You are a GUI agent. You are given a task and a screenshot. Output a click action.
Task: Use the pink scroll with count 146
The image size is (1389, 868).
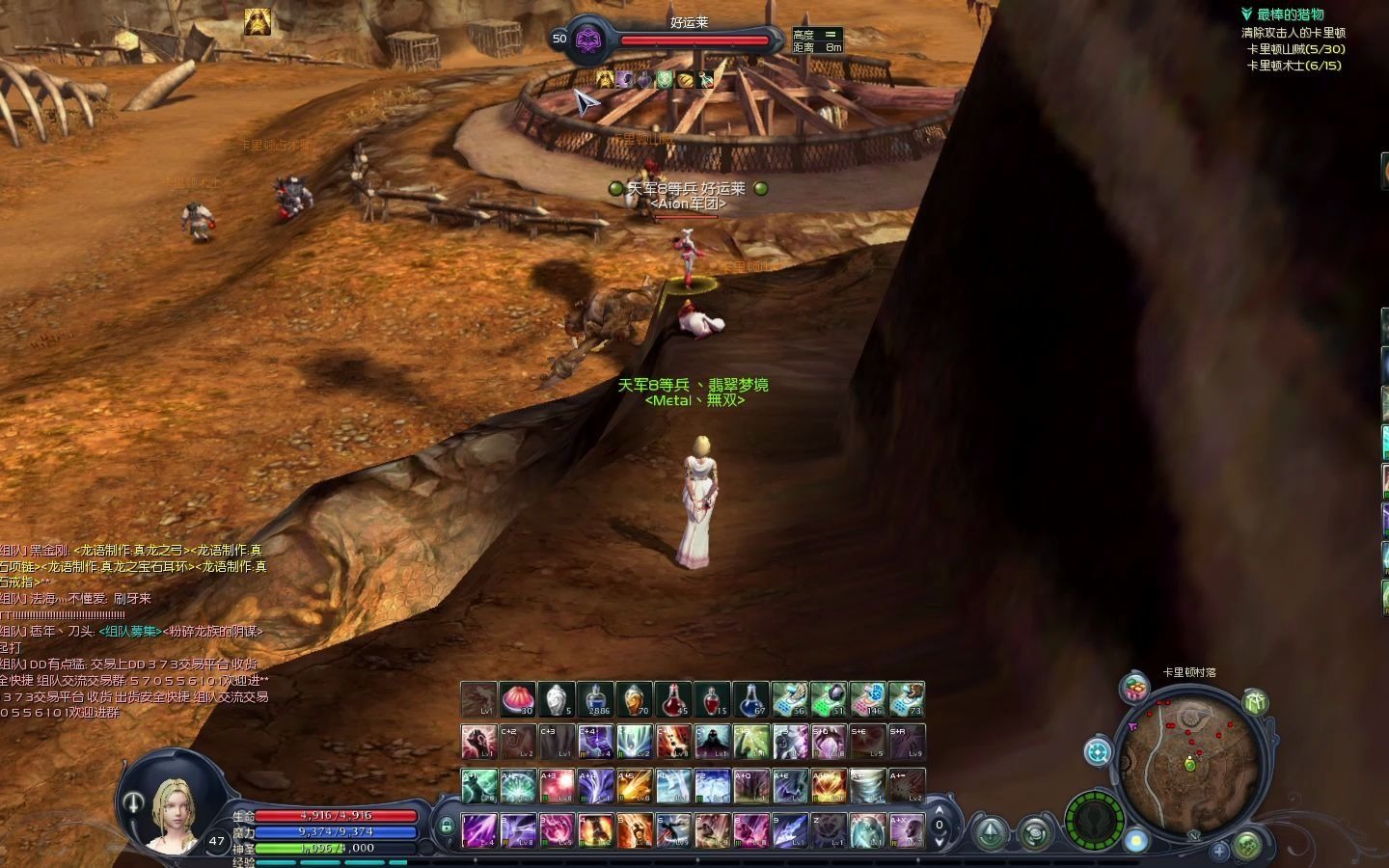tap(867, 699)
